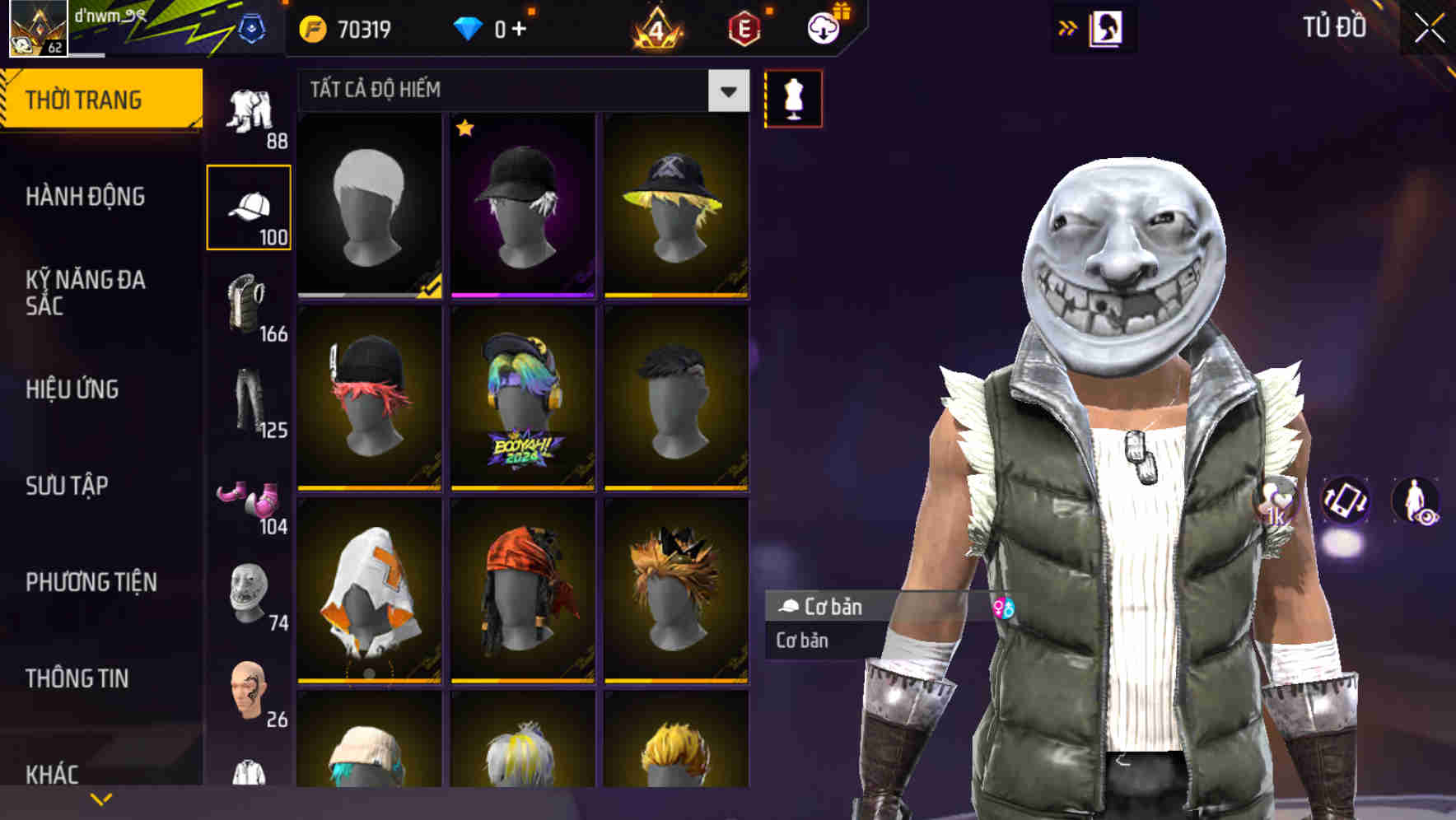Select the starred black cap thumbnail
This screenshot has width=1456, height=820.
(x=522, y=206)
